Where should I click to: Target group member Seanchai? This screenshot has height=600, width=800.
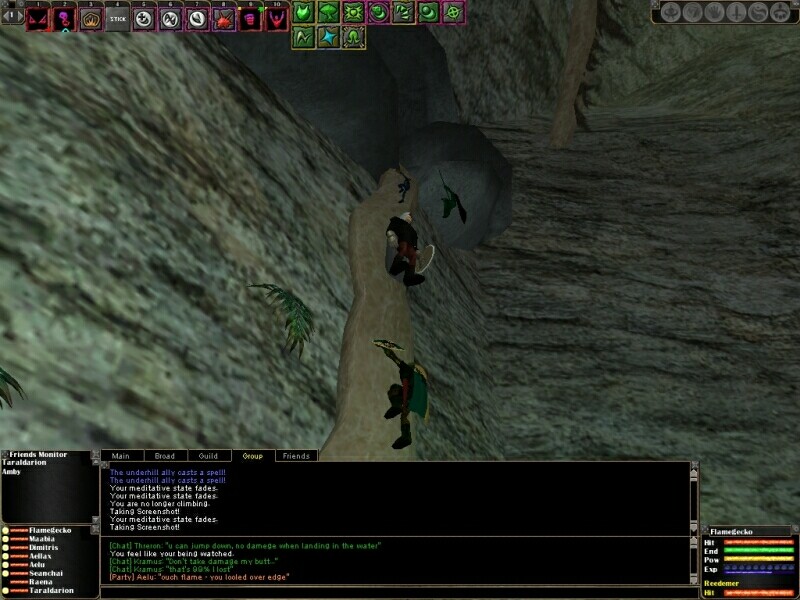click(x=47, y=573)
